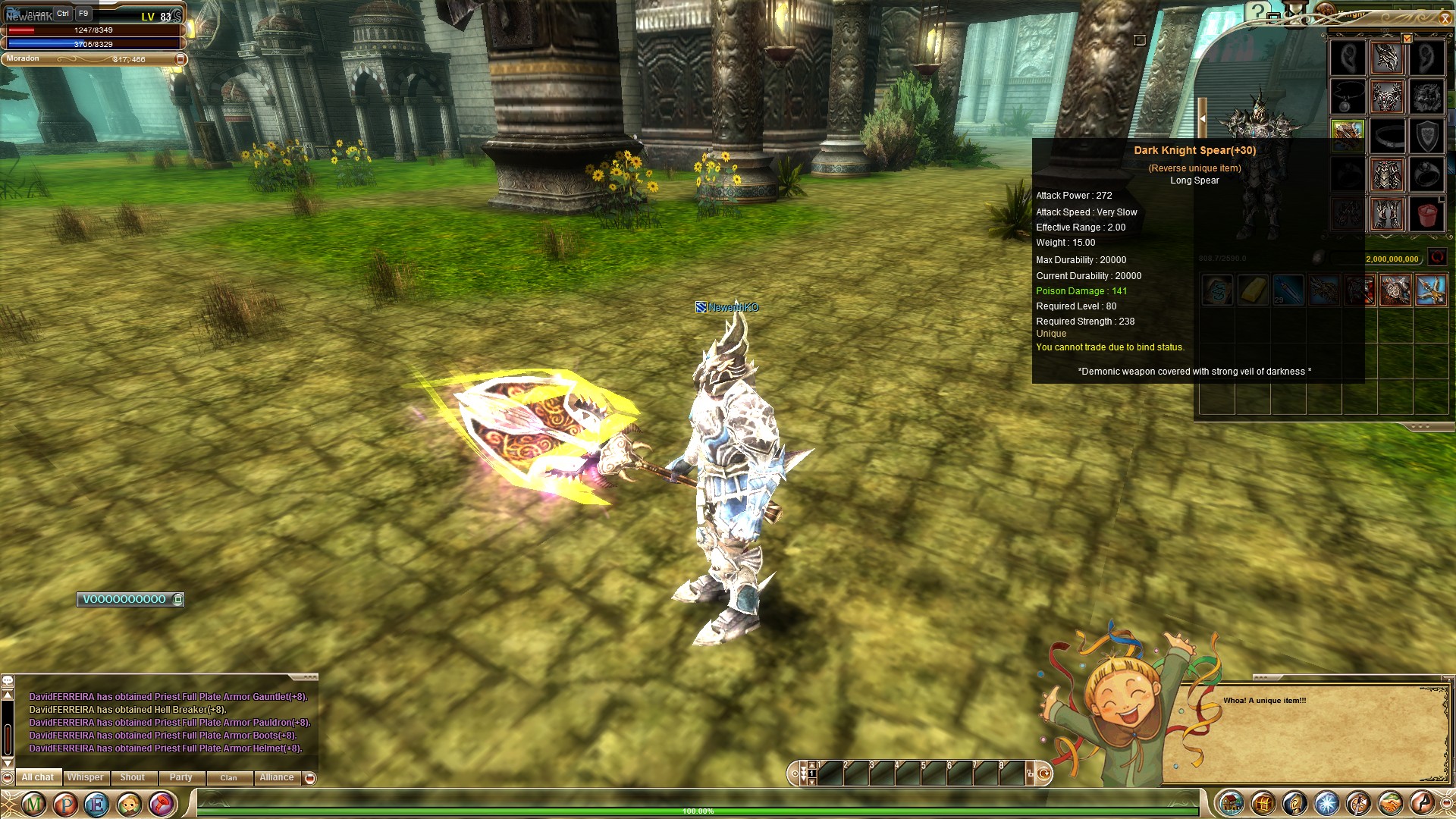This screenshot has height=819, width=1456.
Task: Show the Alliance chat tab
Action: pos(276,777)
